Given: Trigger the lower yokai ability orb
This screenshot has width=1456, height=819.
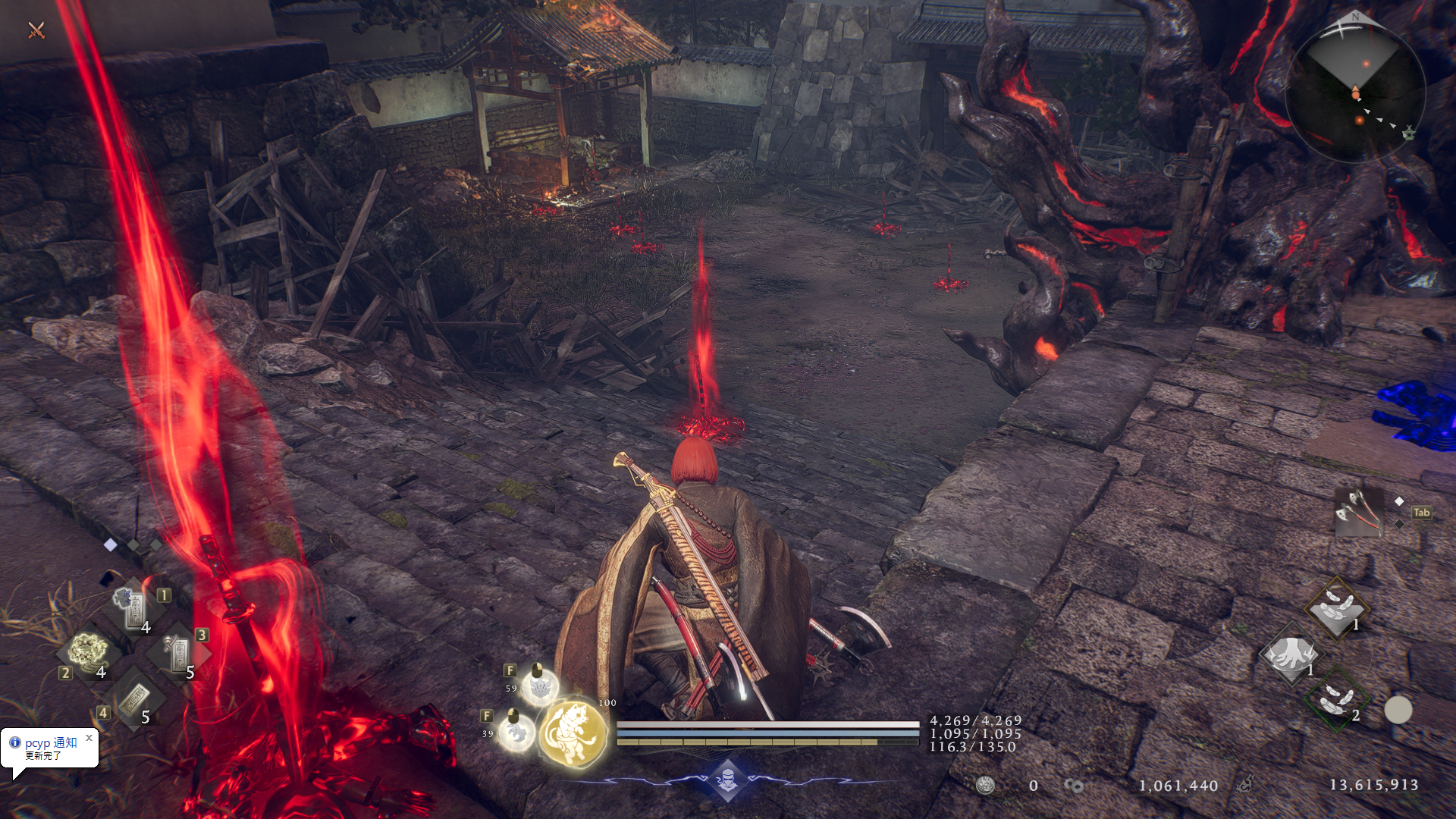Looking at the screenshot, I should pyautogui.click(x=516, y=733).
